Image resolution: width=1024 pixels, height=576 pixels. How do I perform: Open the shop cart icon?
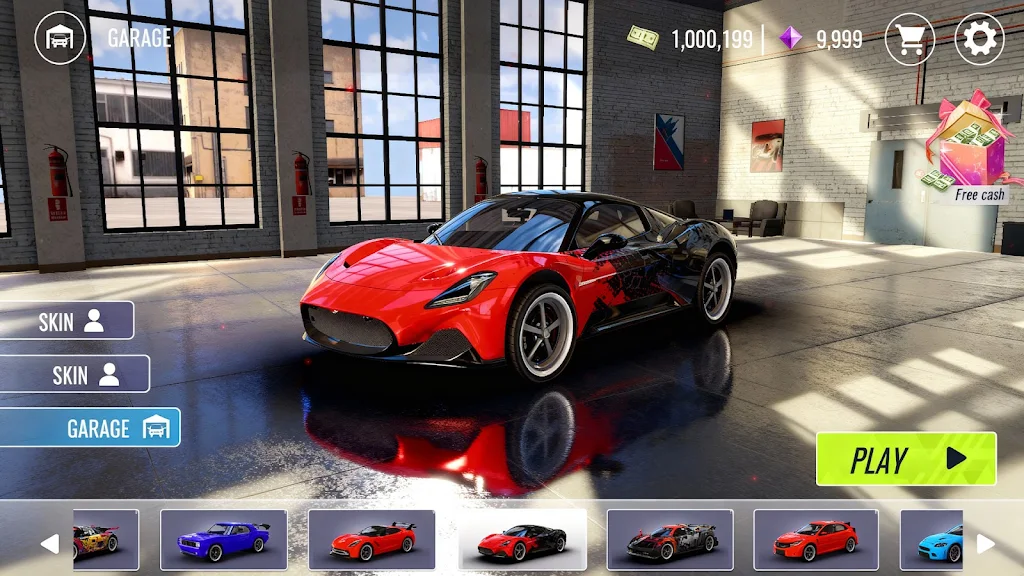click(x=909, y=40)
